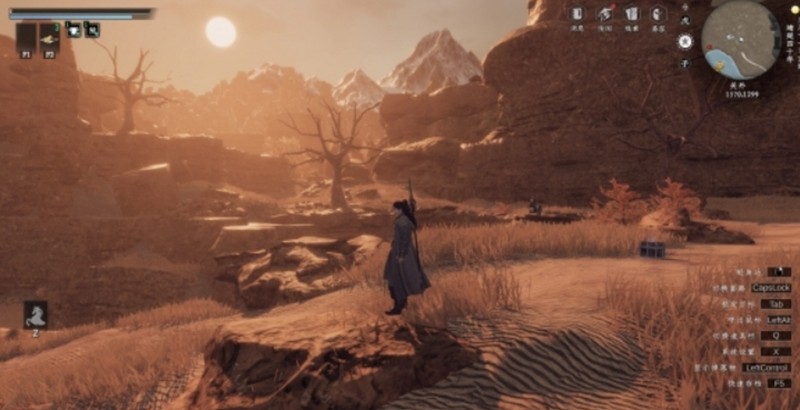Open the menu icon with the red notification dot
The image size is (800, 410).
click(605, 14)
